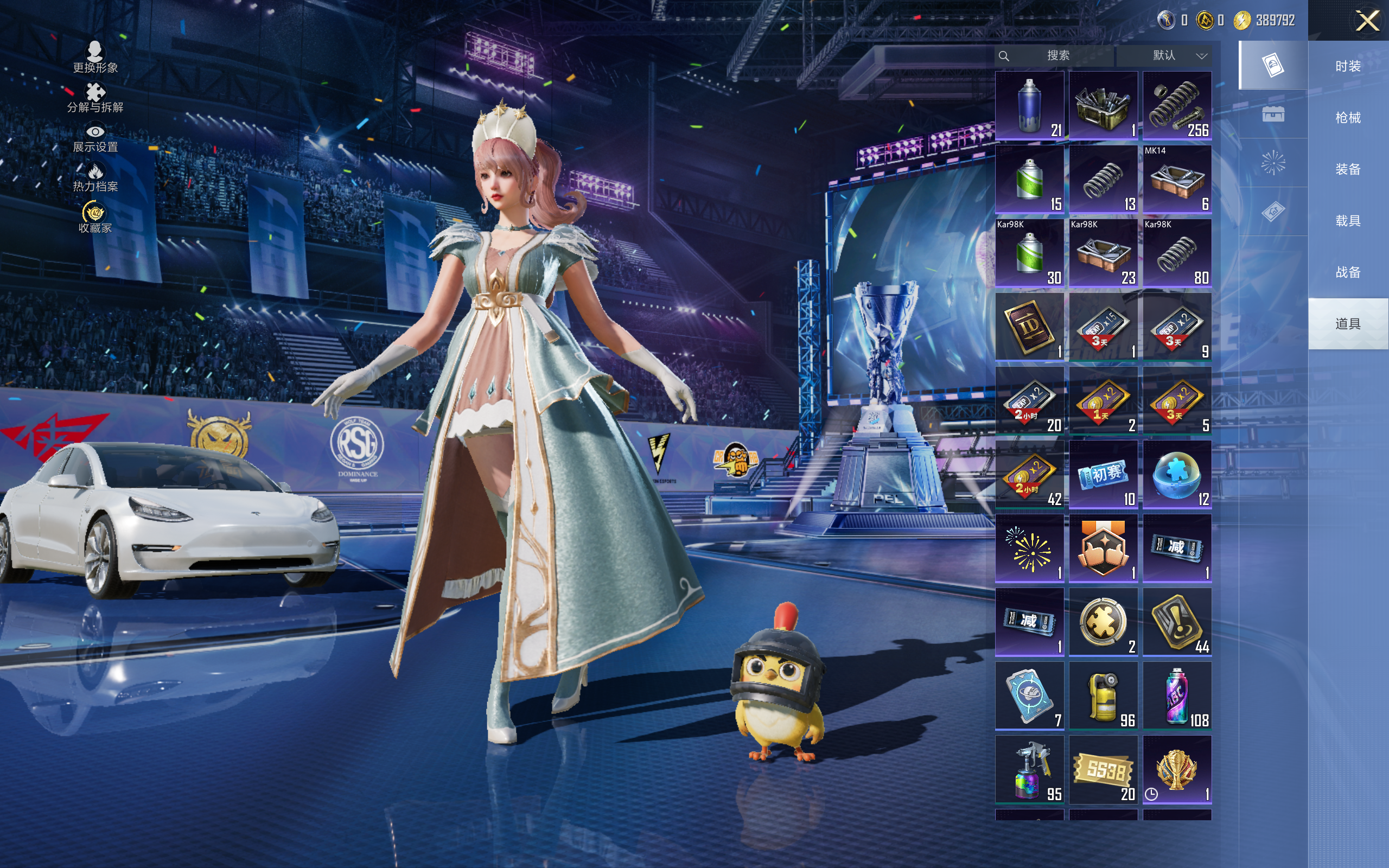Open the 道具 tab
1389x868 pixels.
click(1347, 324)
